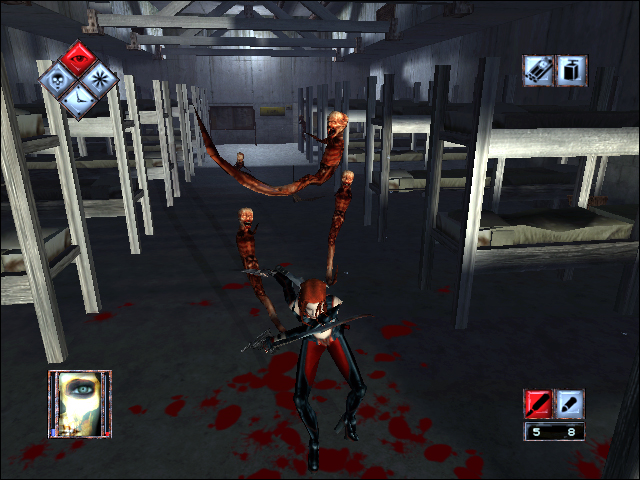Screen dimensions: 640x480
Task: Select the dynamite bundle icon
Action: (540, 70)
